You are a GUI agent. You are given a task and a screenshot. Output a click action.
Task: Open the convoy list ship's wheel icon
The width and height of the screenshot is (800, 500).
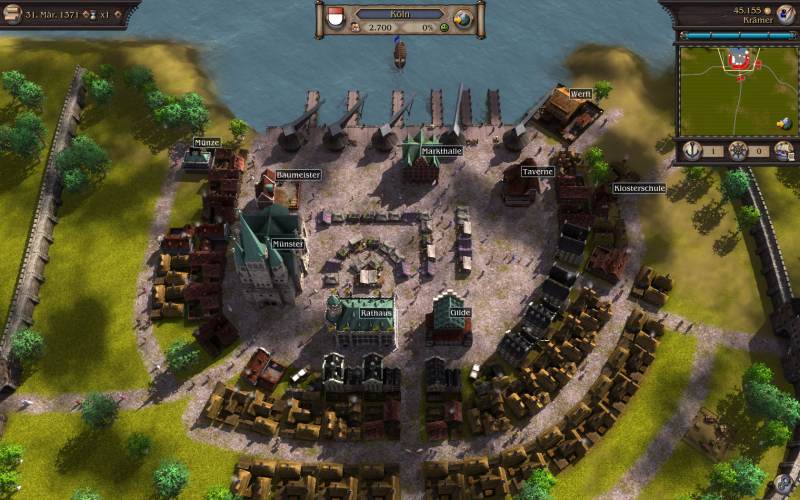738,150
